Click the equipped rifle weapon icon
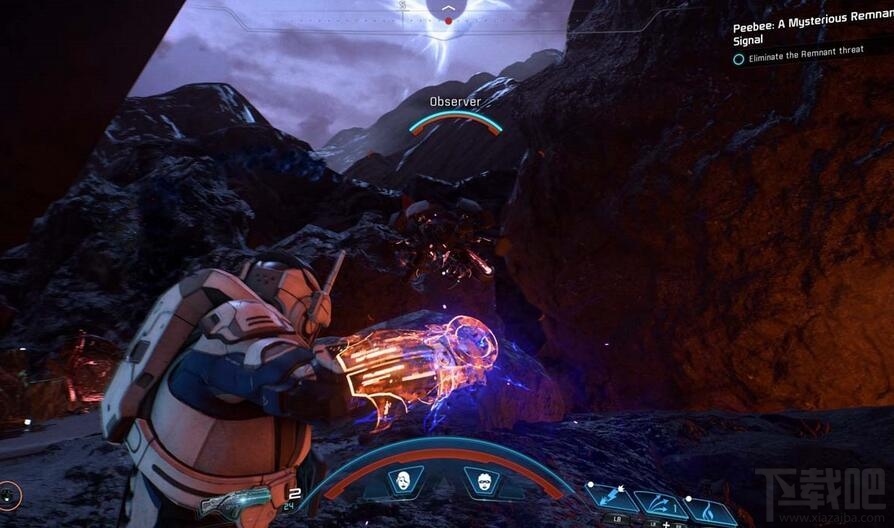Screen dimensions: 894x528 tap(235, 502)
